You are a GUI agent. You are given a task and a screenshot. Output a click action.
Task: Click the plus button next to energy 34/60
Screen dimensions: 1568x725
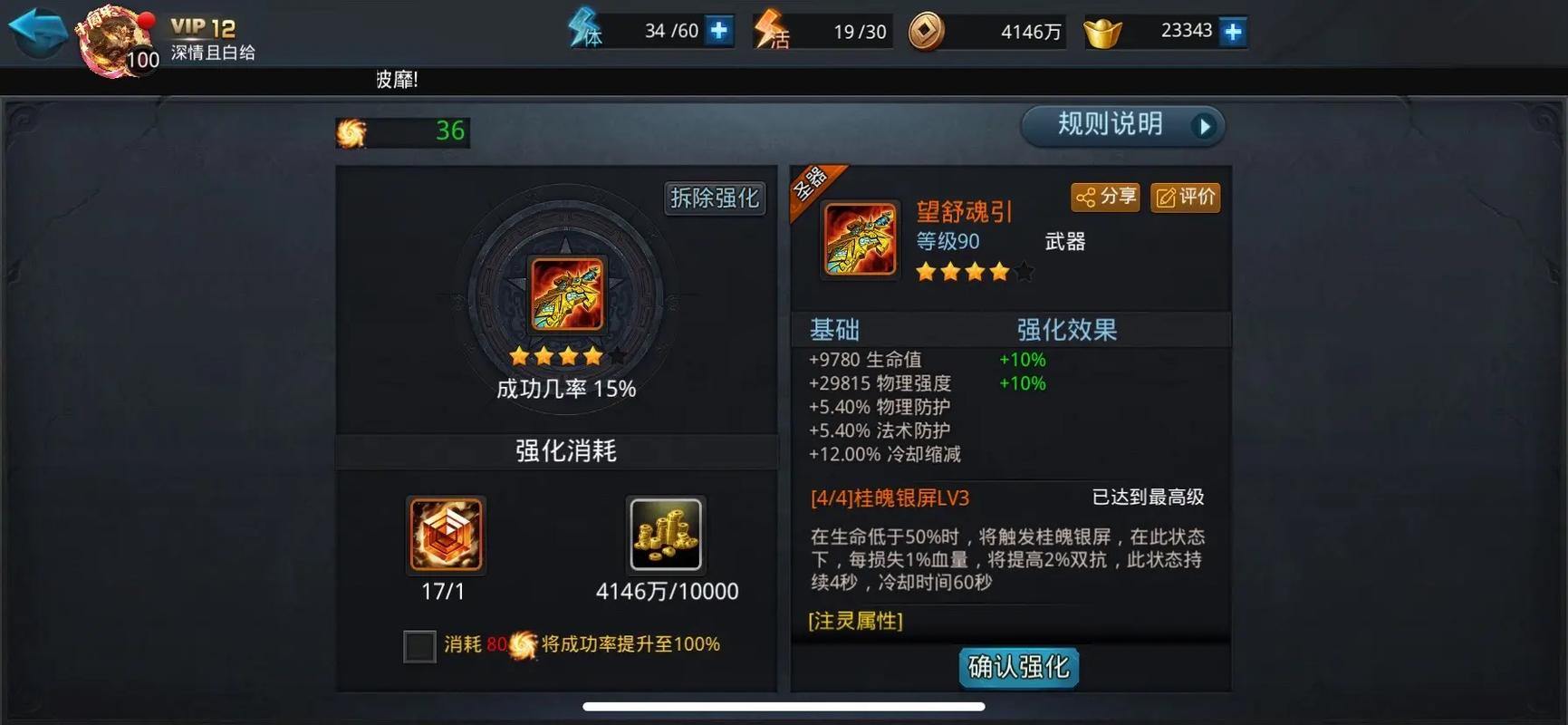coord(718,30)
